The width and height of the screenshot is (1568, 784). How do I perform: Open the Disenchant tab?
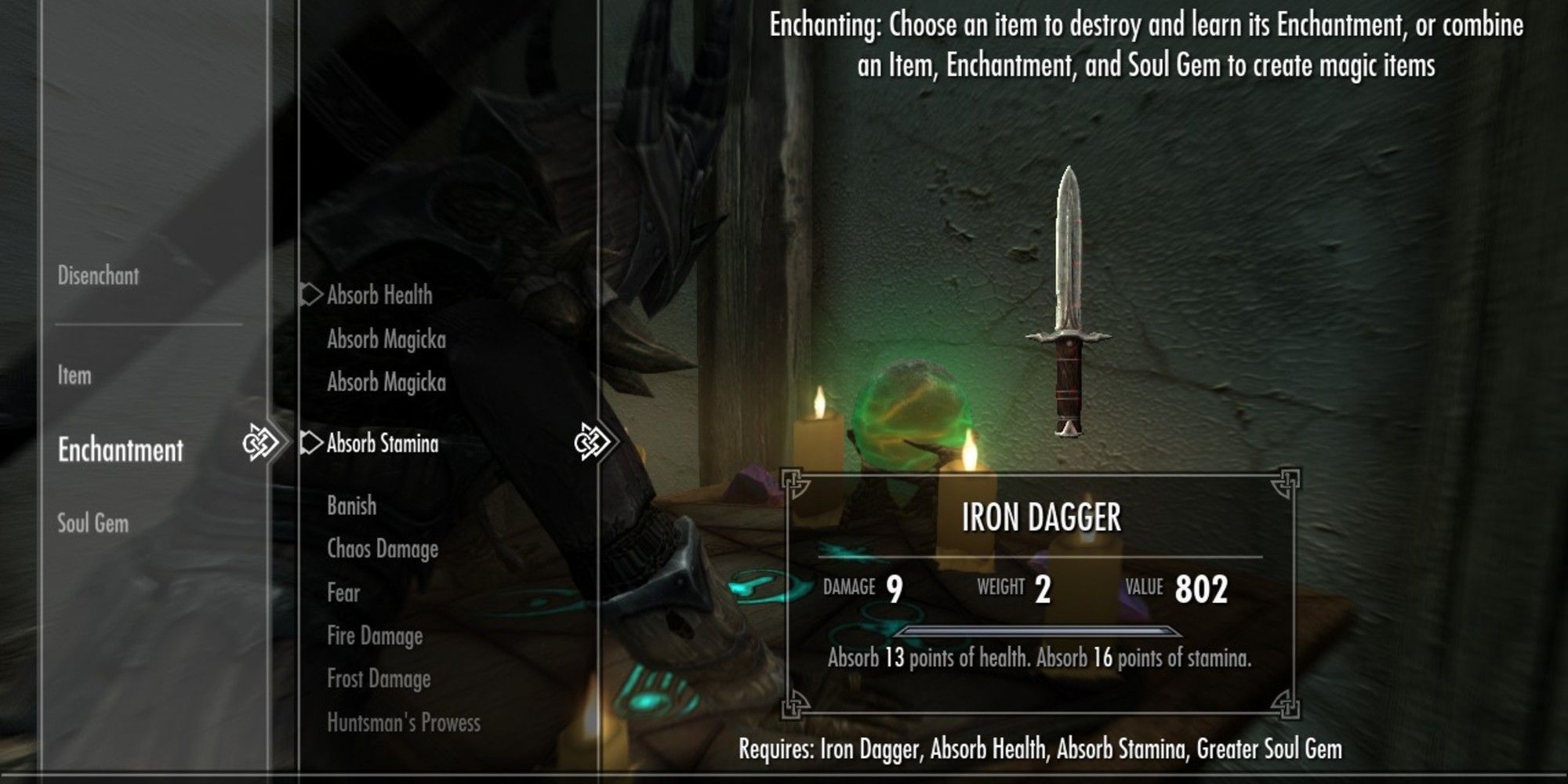(x=96, y=276)
